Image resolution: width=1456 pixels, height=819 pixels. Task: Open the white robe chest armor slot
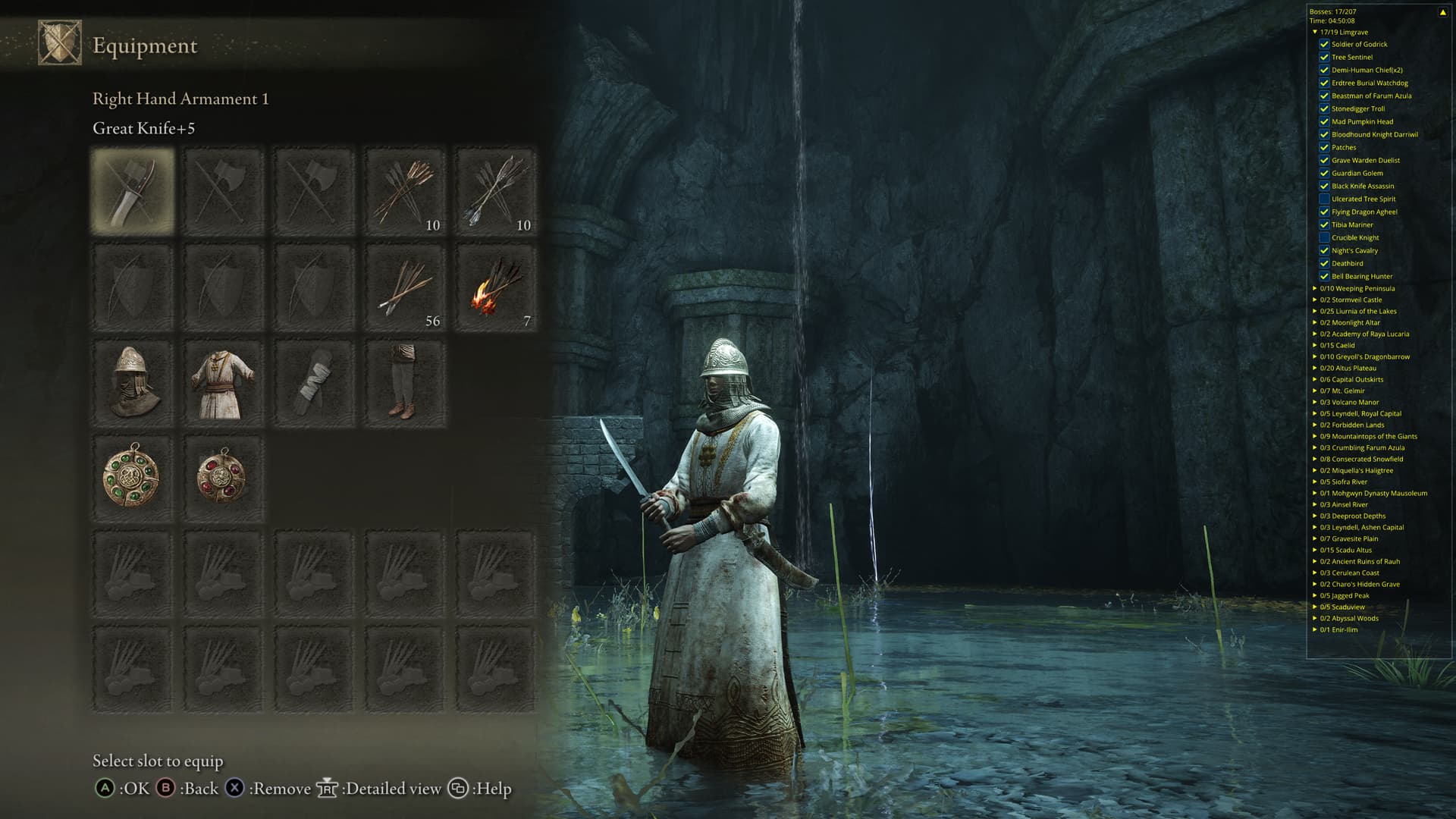click(x=223, y=383)
